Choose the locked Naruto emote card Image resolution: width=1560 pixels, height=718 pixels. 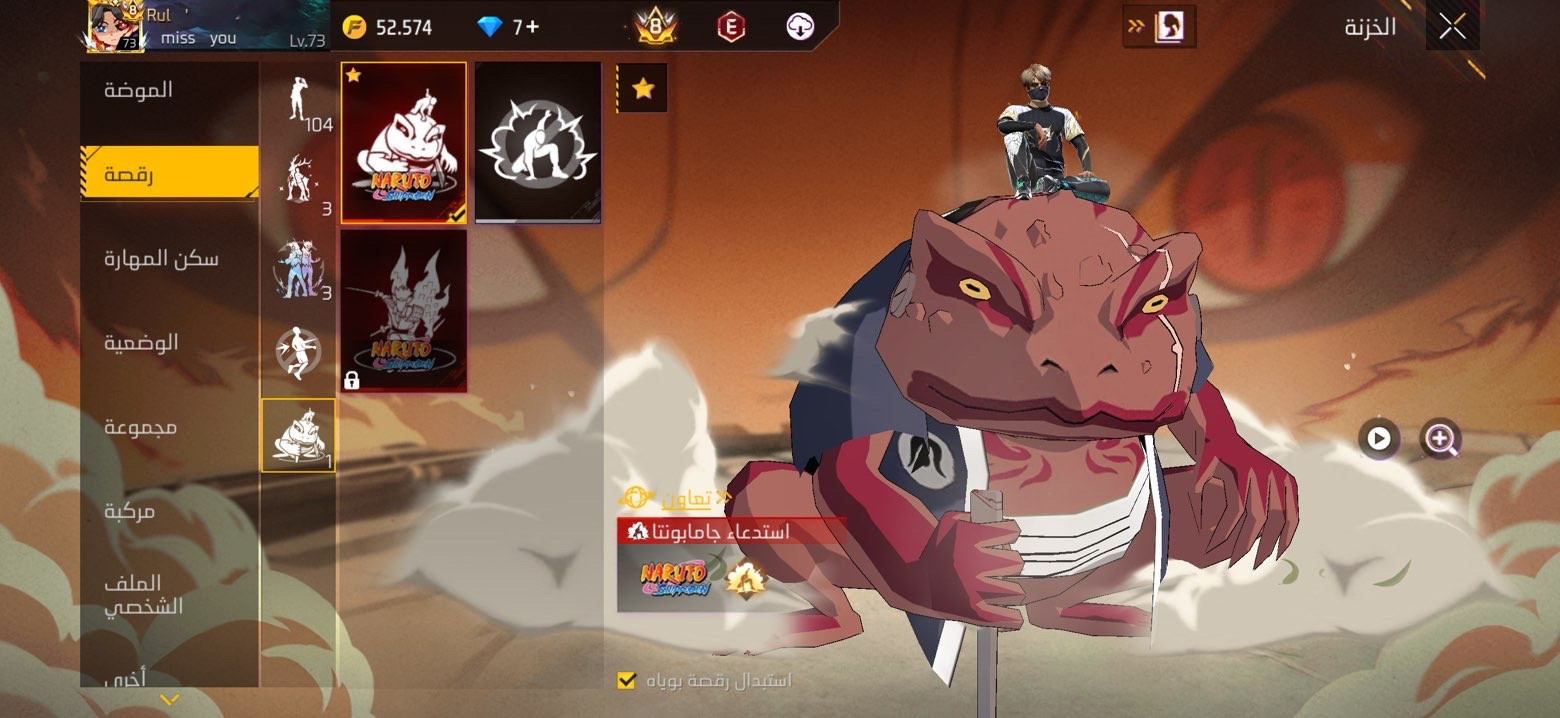point(404,310)
